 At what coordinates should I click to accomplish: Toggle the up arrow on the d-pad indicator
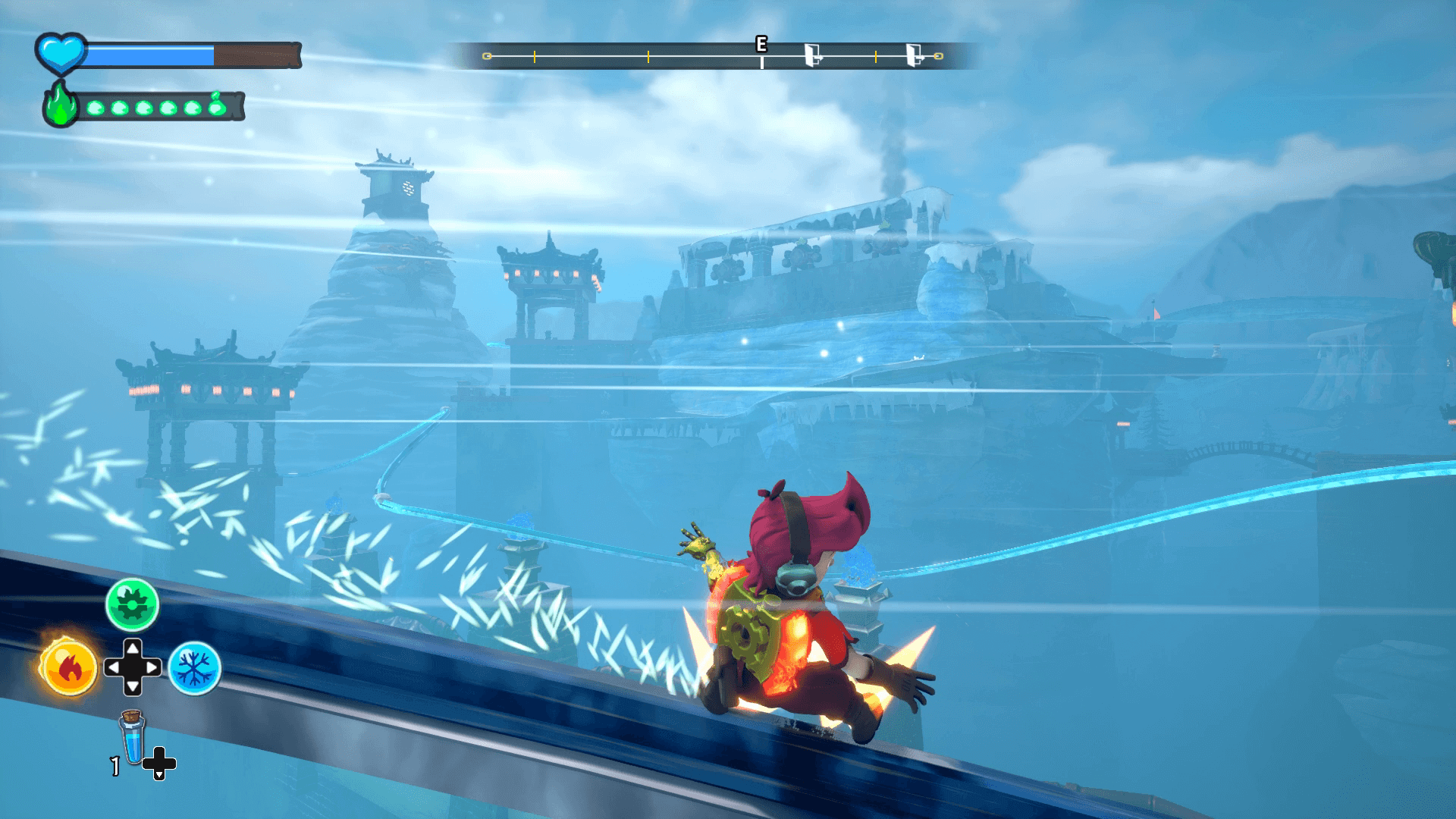tap(133, 648)
